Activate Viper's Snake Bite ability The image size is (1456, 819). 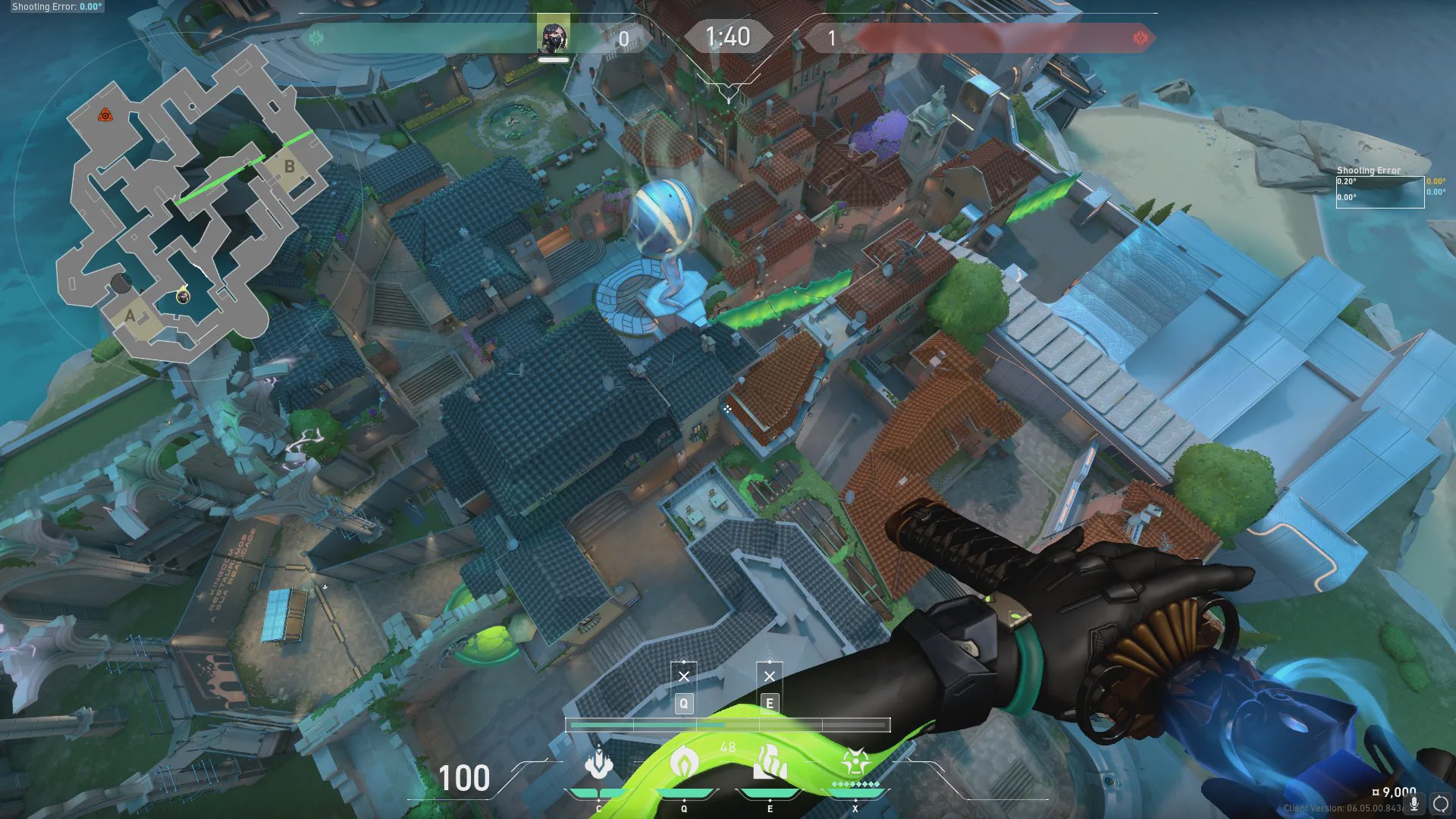[599, 763]
